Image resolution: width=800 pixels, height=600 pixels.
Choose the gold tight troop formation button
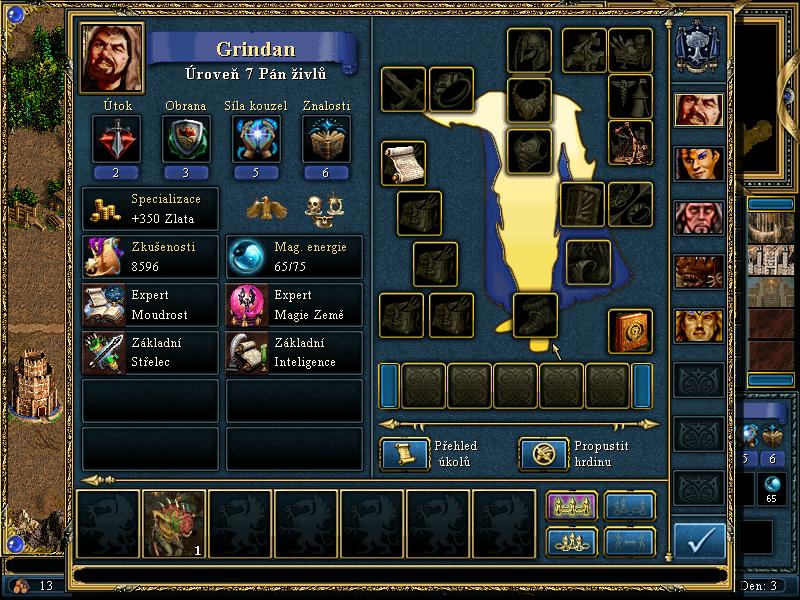click(x=571, y=541)
